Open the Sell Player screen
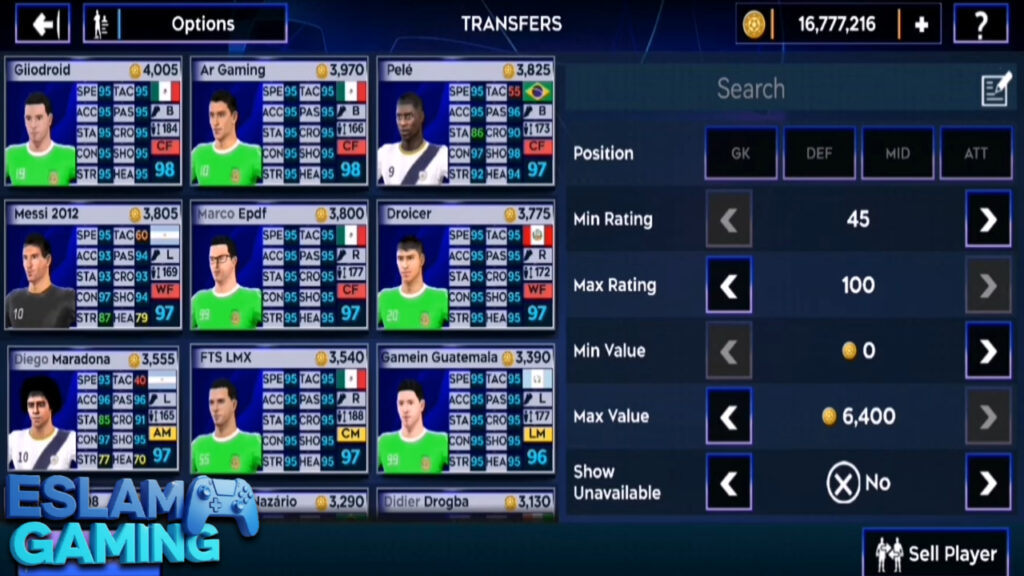This screenshot has height=576, width=1024. (936, 553)
